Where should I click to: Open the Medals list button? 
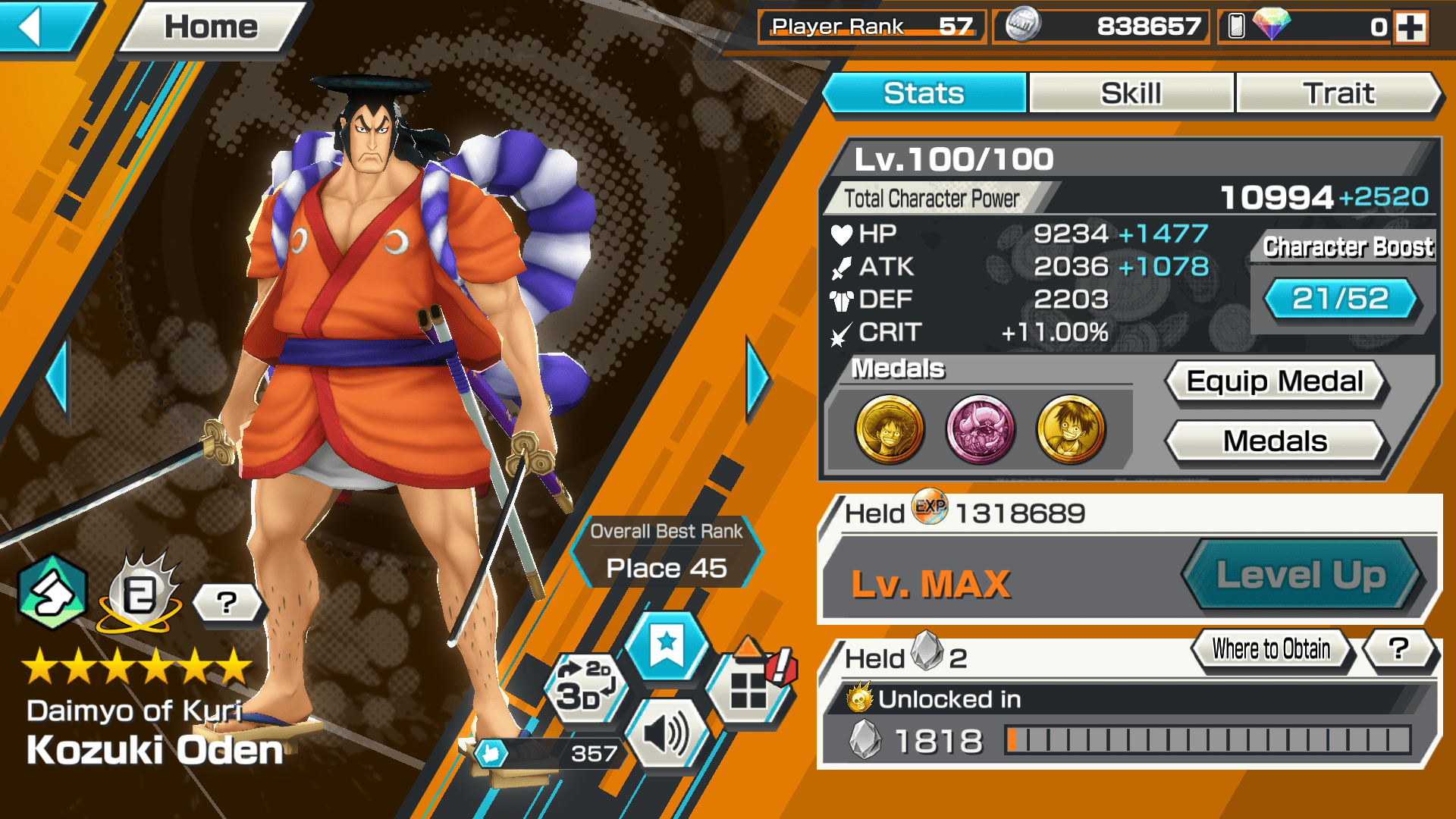[x=1275, y=441]
